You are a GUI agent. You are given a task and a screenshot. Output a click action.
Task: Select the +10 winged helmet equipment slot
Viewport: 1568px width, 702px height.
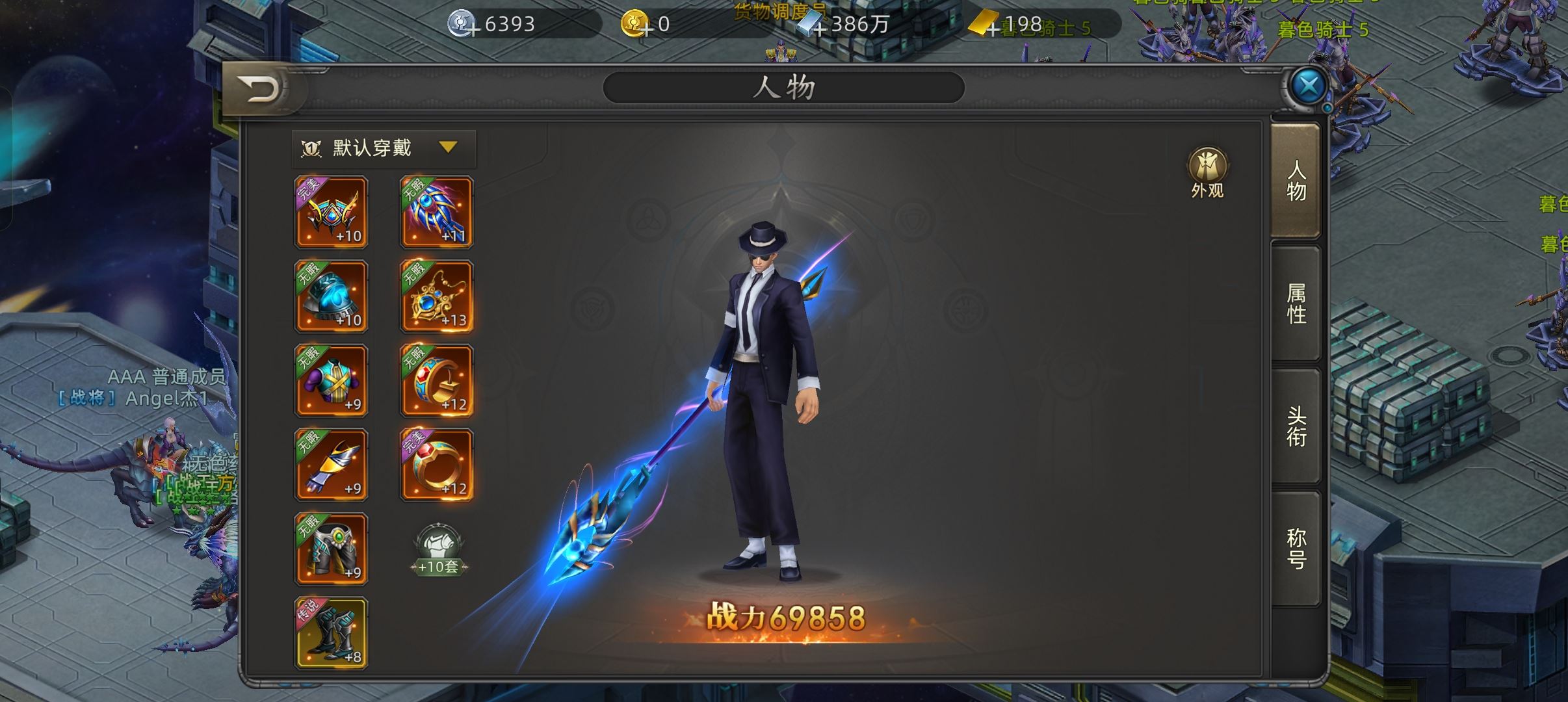[x=332, y=212]
